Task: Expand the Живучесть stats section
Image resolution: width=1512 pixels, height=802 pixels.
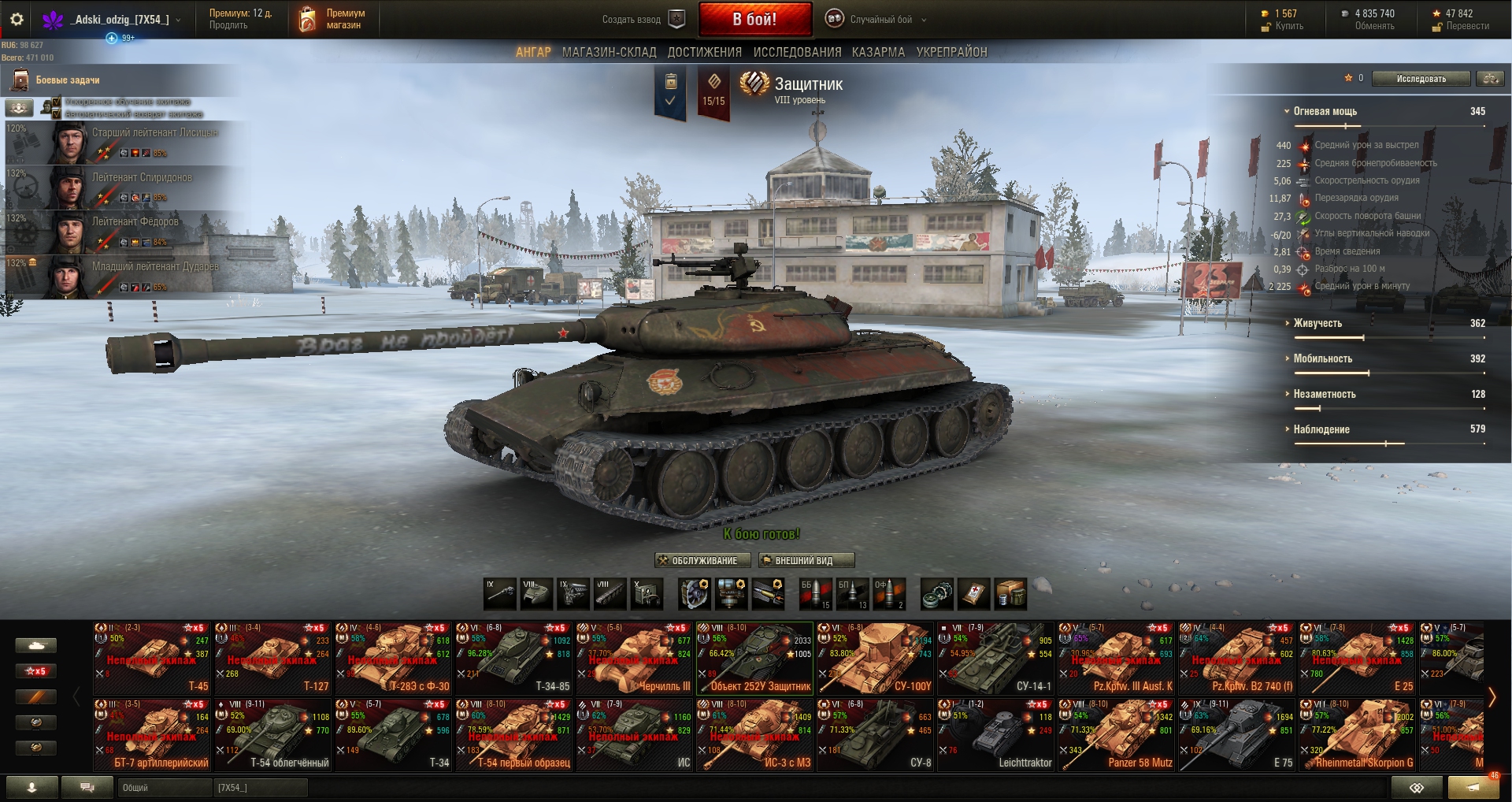Action: coord(1317,323)
